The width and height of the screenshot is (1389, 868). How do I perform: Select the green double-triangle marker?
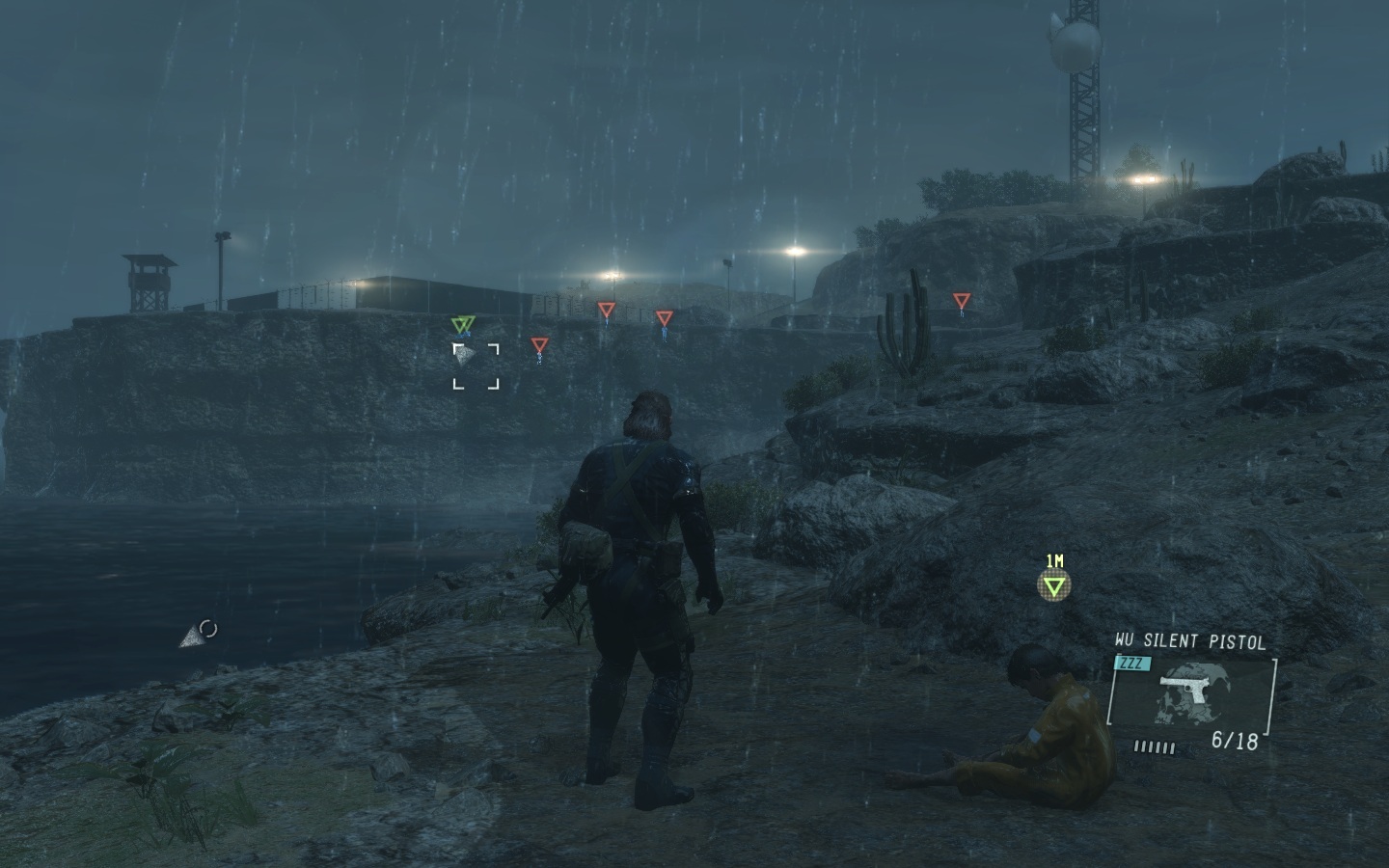coord(463,324)
